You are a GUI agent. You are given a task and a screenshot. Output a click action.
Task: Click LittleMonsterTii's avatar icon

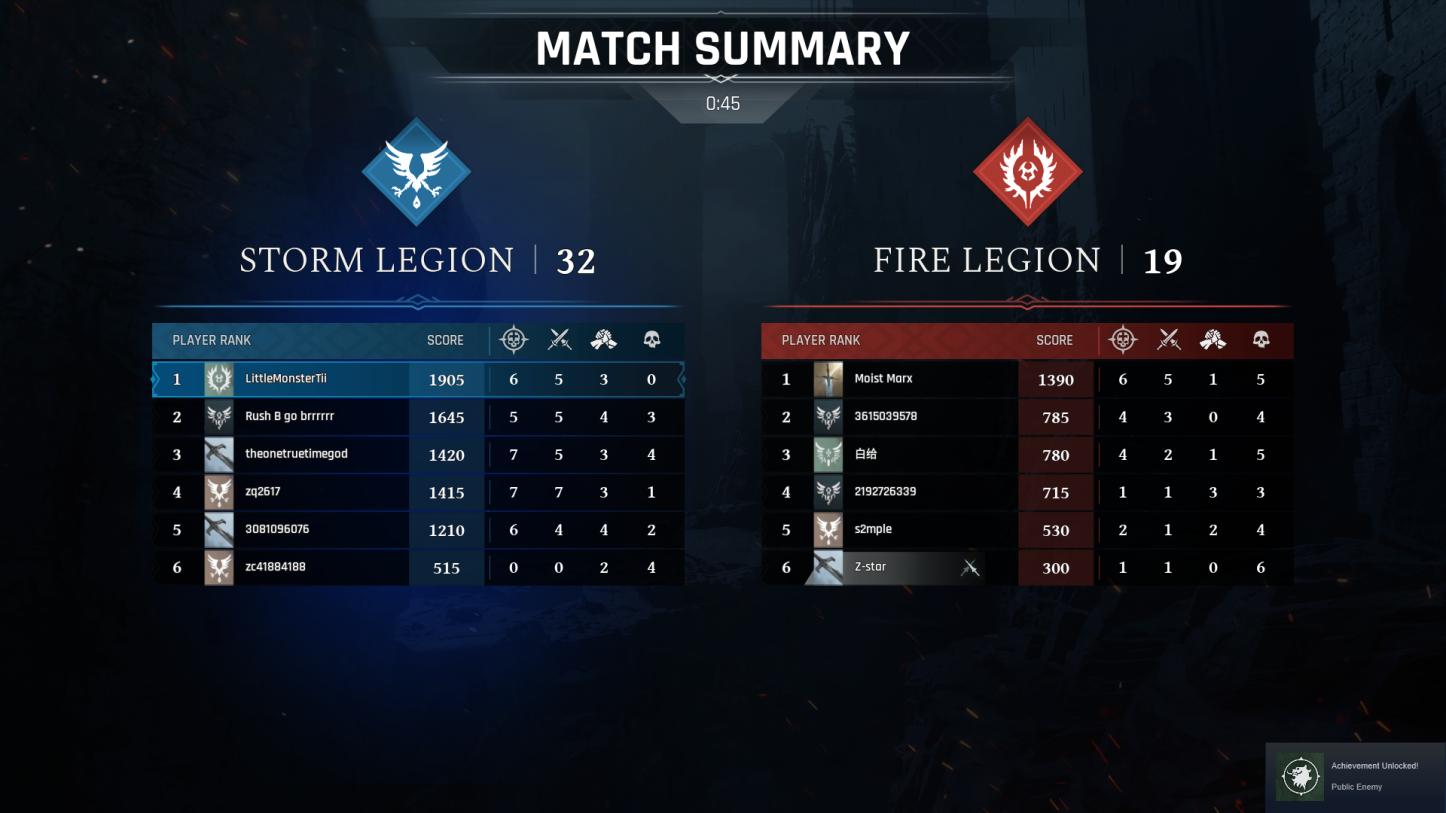tap(219, 380)
